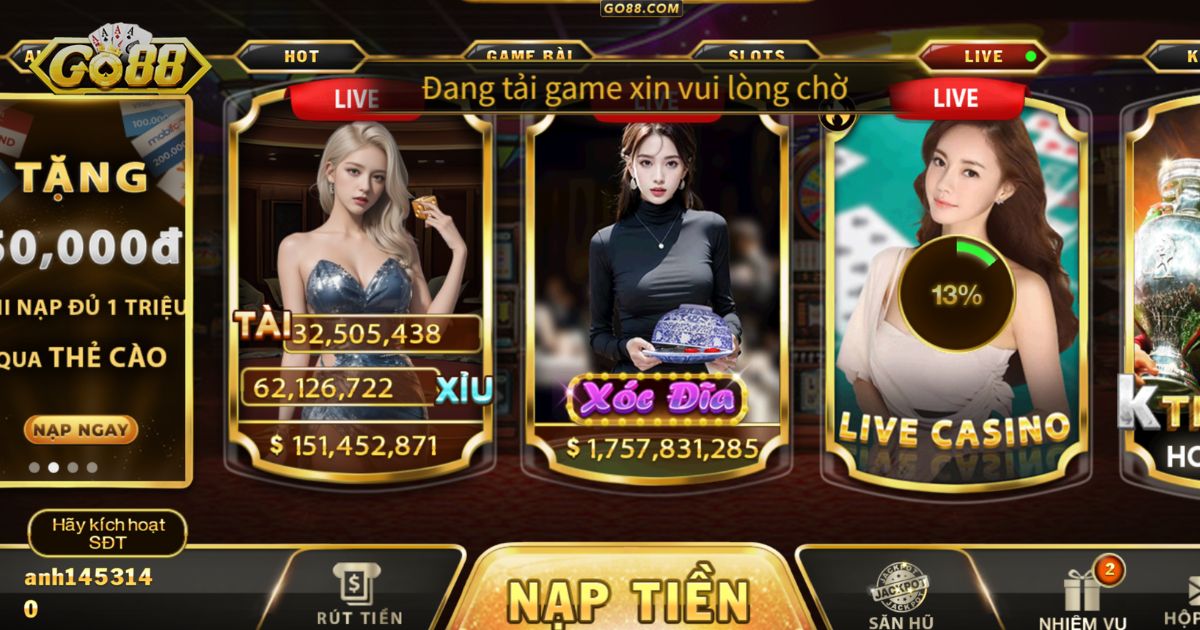Launch the Xóc Đĩa live game
The image size is (1200, 630).
(658, 290)
